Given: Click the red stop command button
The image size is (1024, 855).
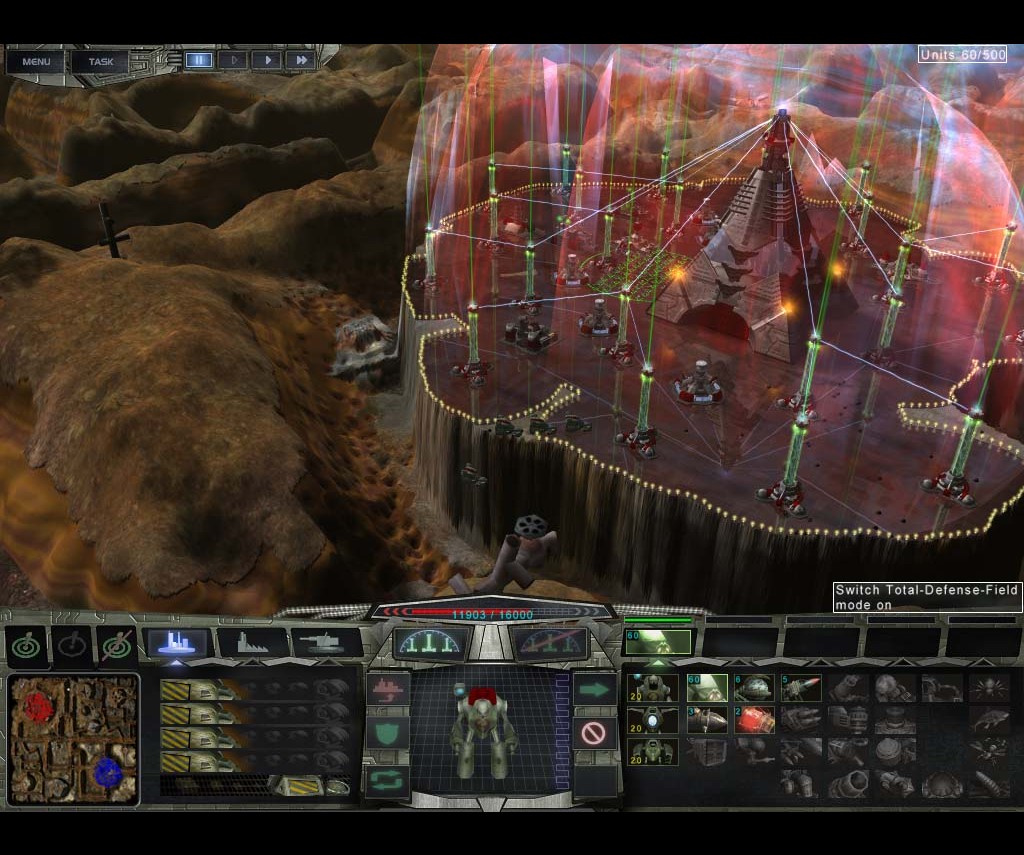Looking at the screenshot, I should 594,733.
